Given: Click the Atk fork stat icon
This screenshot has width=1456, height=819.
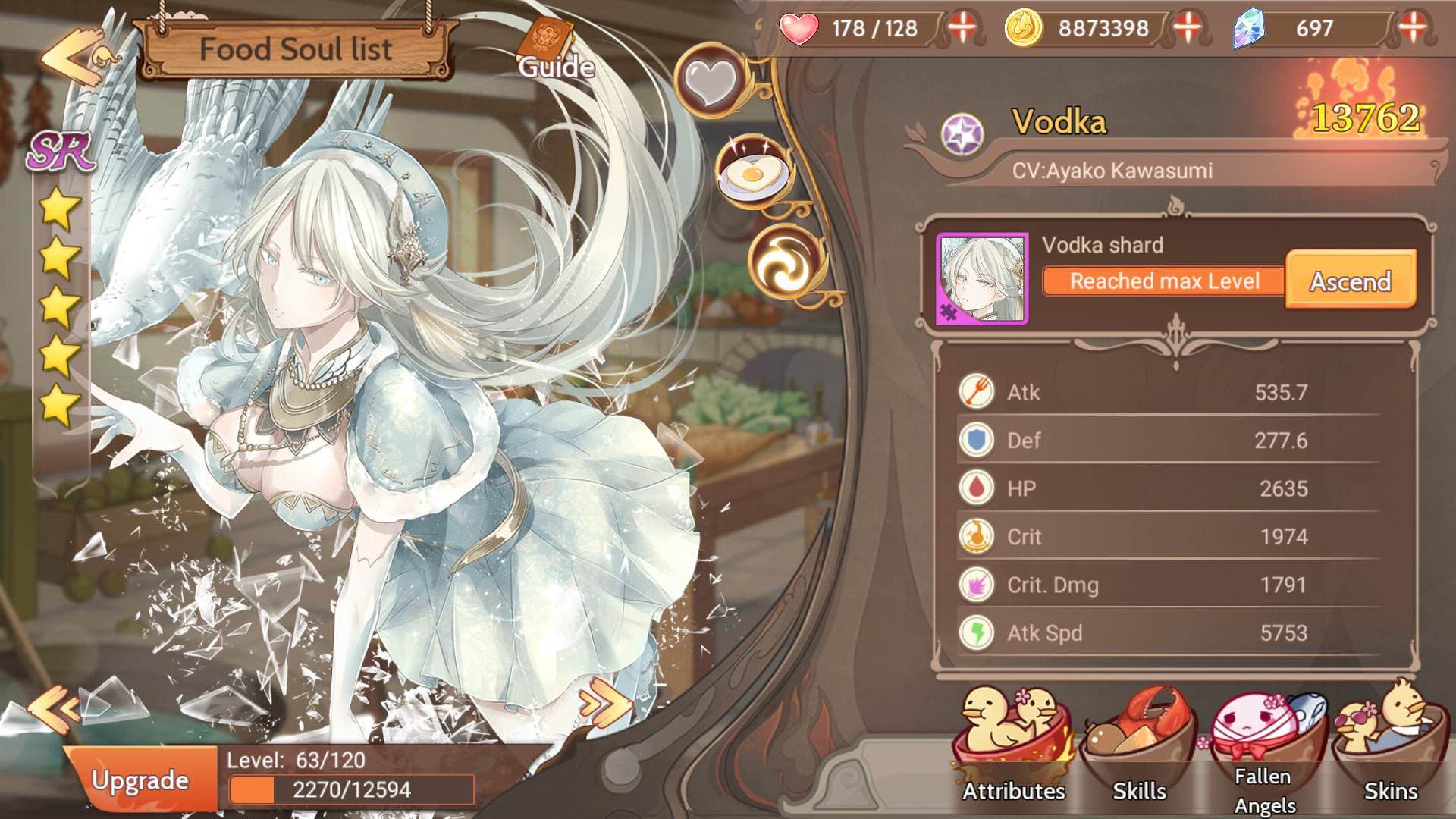Looking at the screenshot, I should pos(977,392).
